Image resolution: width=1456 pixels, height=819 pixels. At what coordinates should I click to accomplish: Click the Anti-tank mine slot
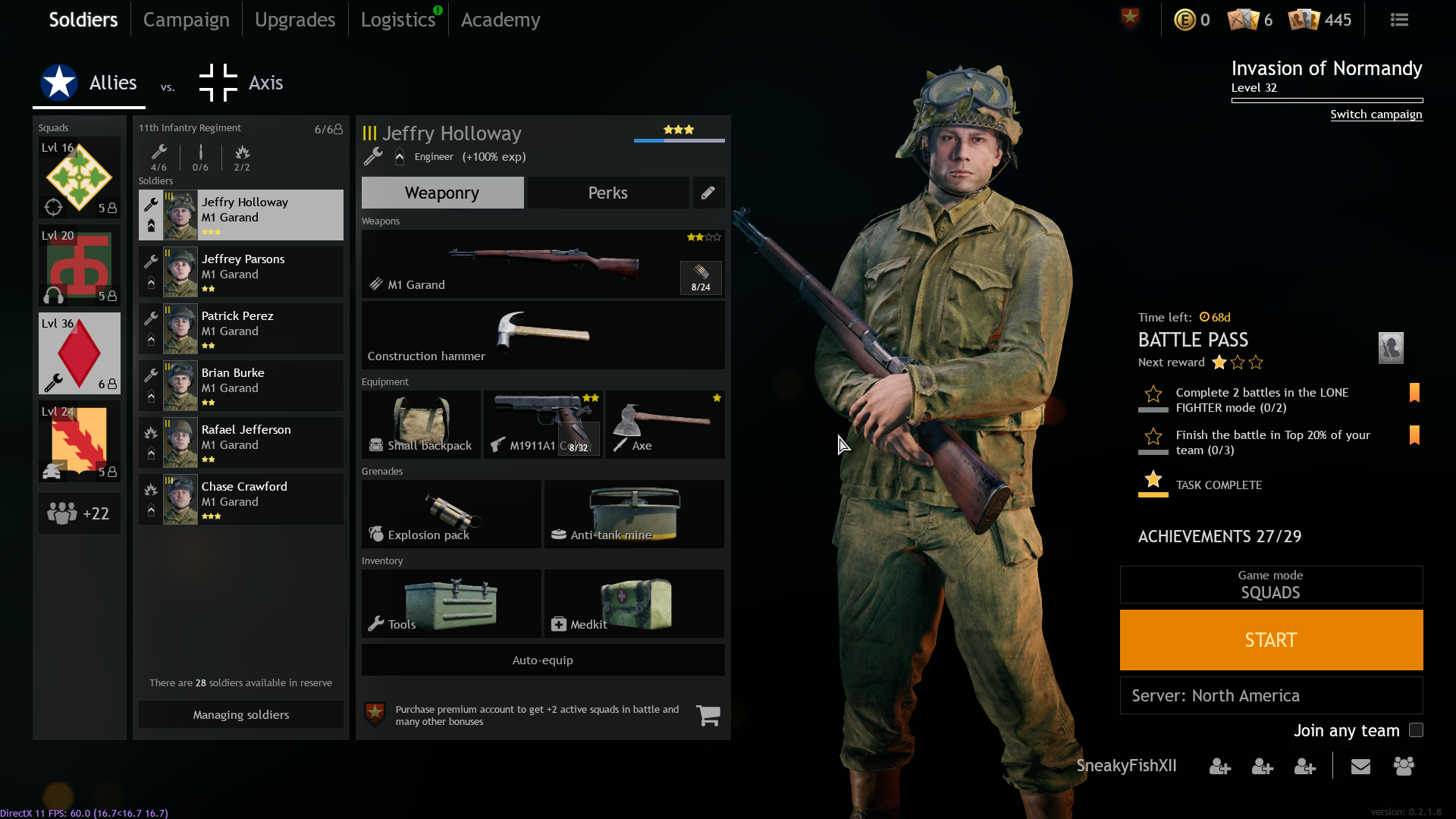(x=634, y=514)
